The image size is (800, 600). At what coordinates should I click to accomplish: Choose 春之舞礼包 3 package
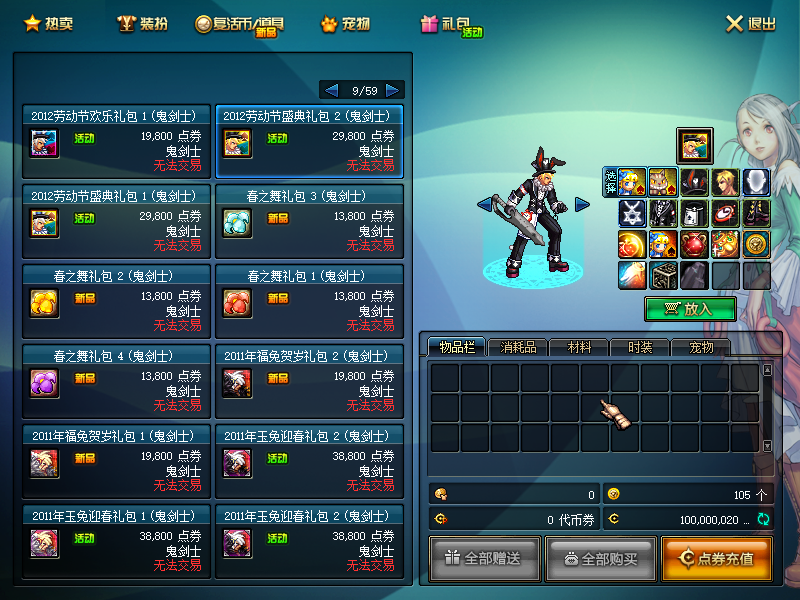[x=309, y=220]
